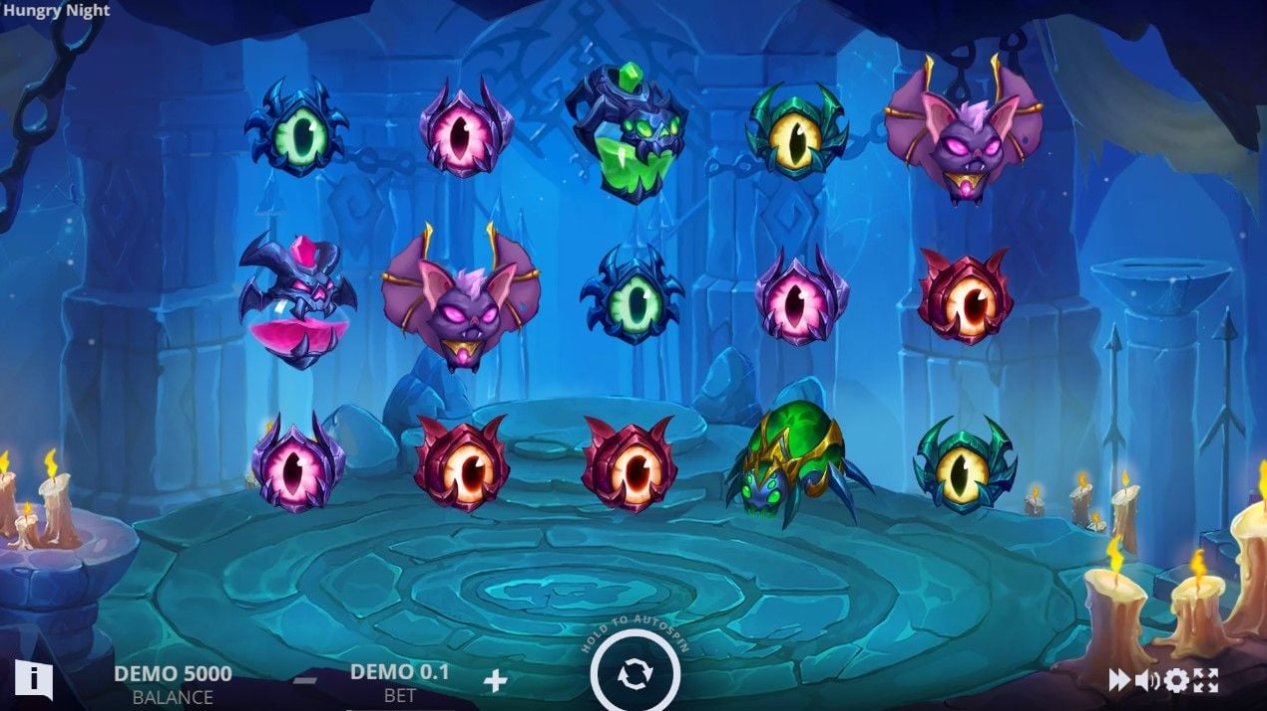The height and width of the screenshot is (711, 1267).
Task: Toggle sound with the speaker icon
Action: (x=1147, y=681)
